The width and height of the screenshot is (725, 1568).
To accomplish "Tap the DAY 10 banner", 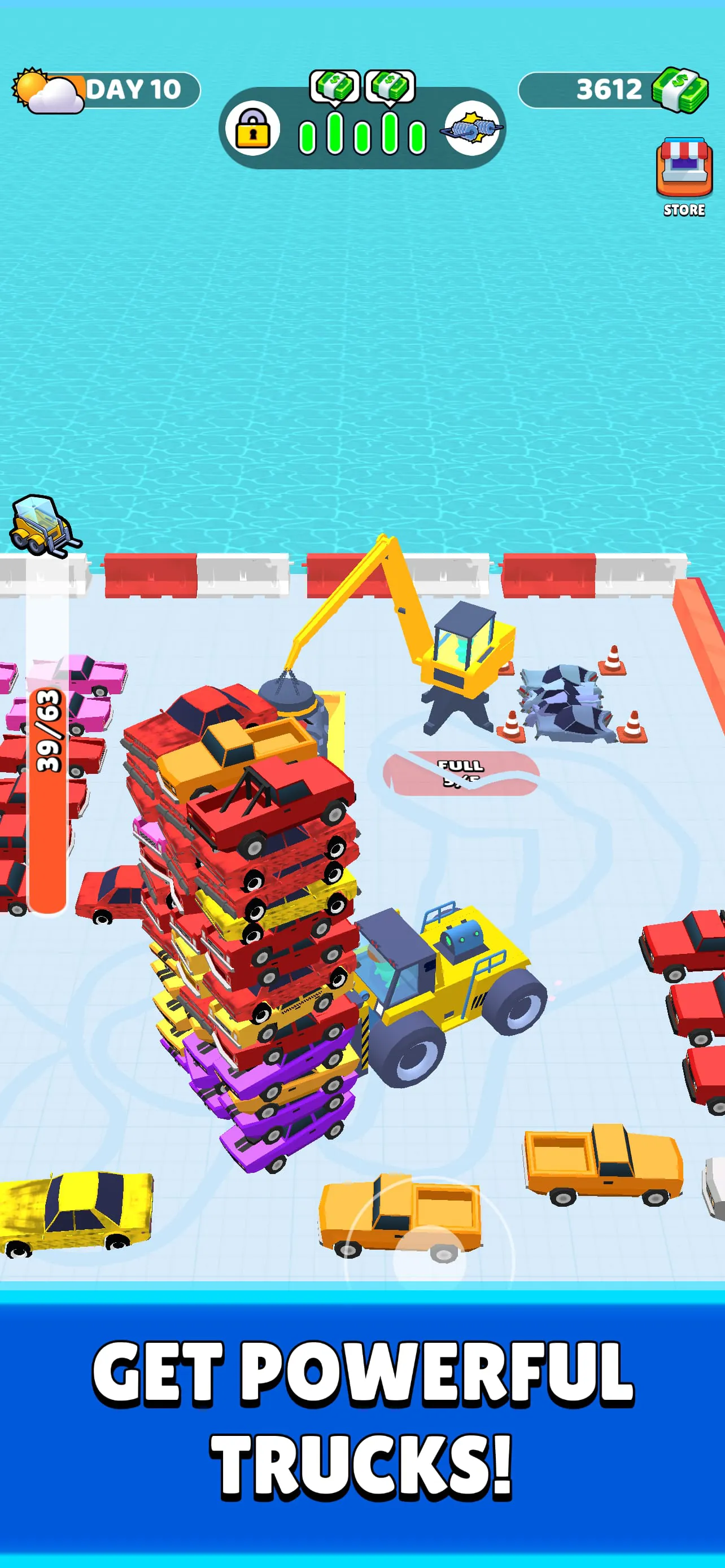I will click(134, 89).
